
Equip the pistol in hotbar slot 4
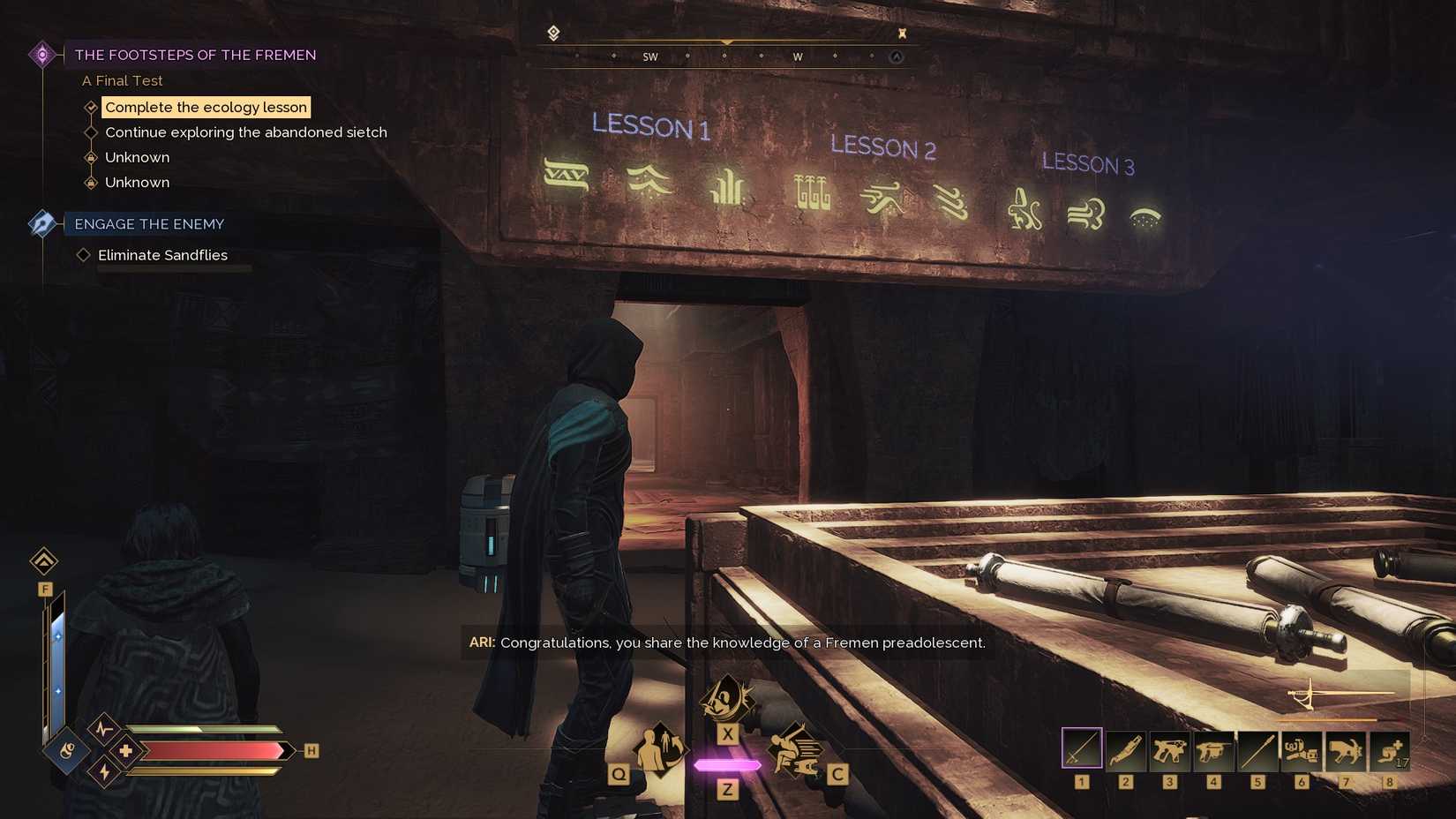1215,749
